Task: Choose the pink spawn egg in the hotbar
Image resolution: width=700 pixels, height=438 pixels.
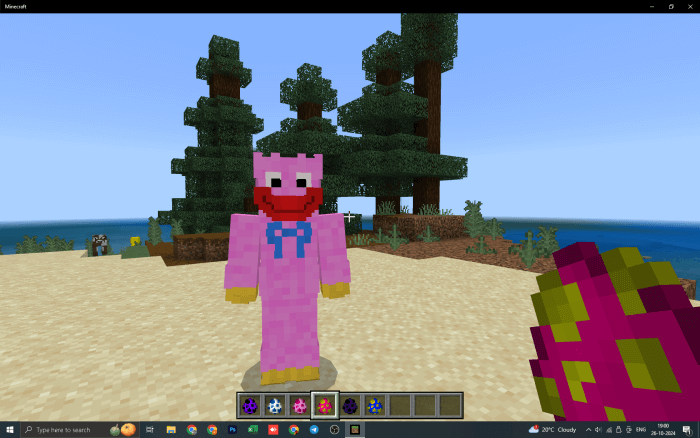Action: 299,405
